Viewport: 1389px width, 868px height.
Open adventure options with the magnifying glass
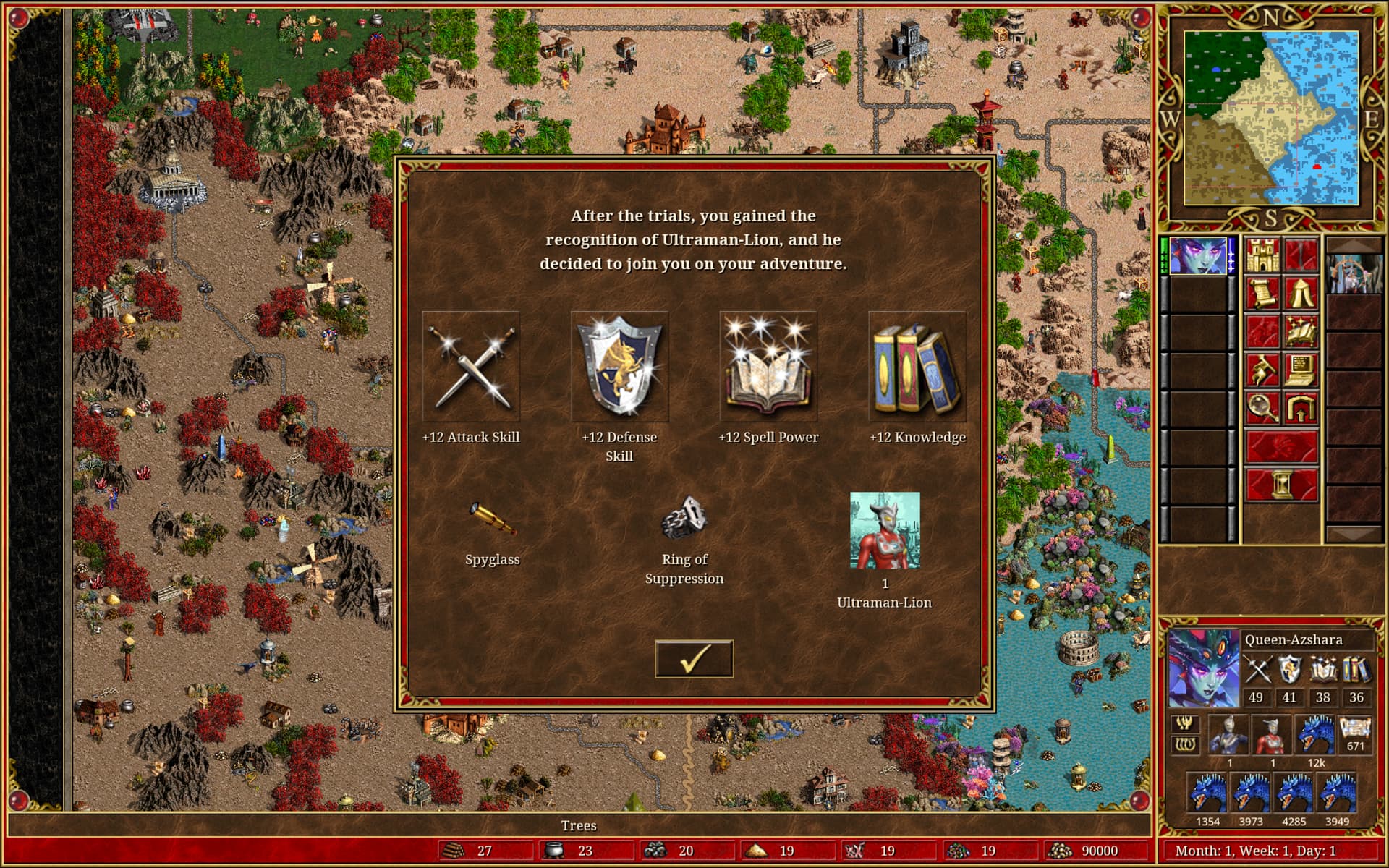[x=1262, y=409]
